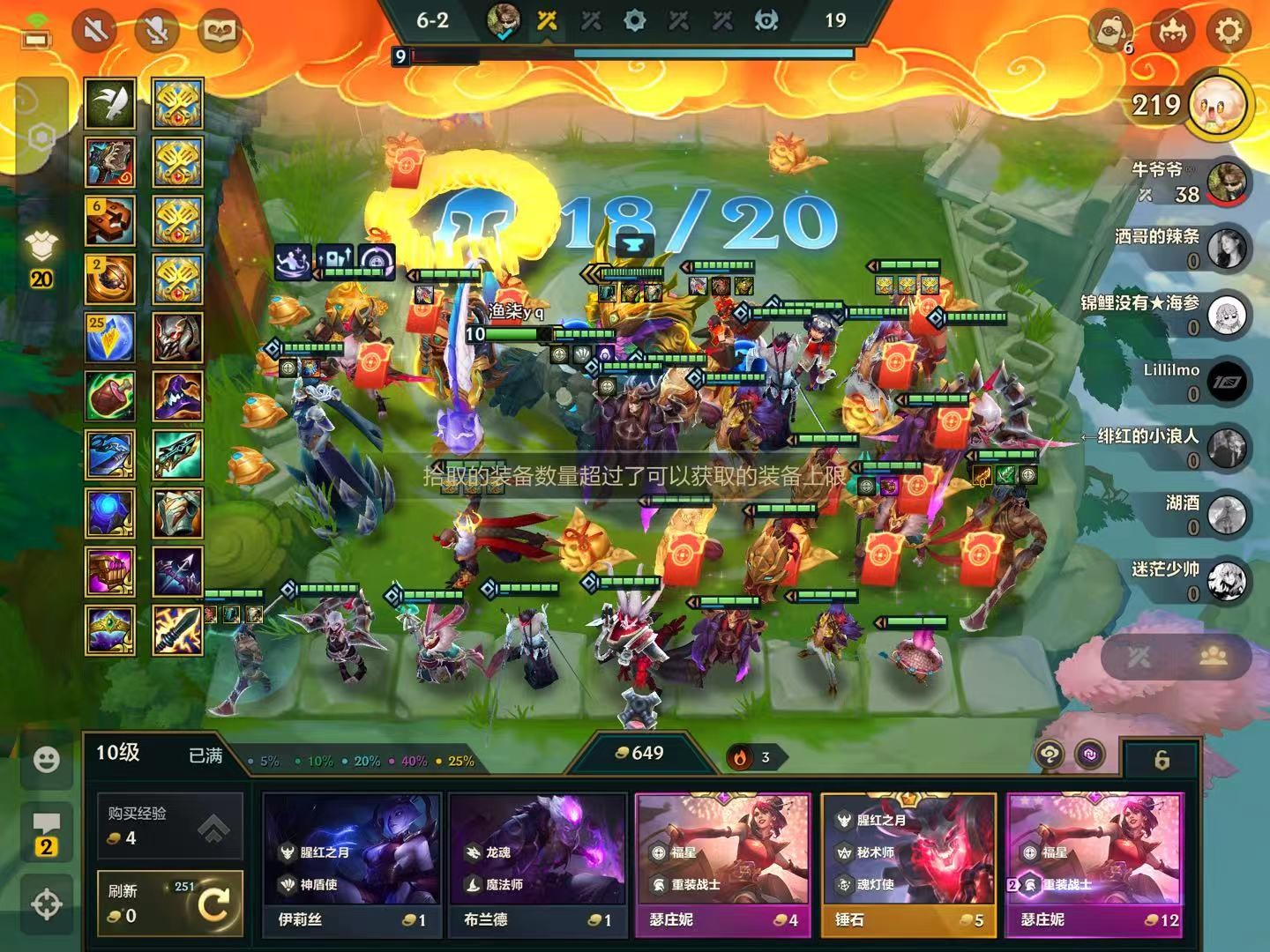Open the crown icon at top right
Viewport: 1270px width, 952px height.
[x=1172, y=32]
